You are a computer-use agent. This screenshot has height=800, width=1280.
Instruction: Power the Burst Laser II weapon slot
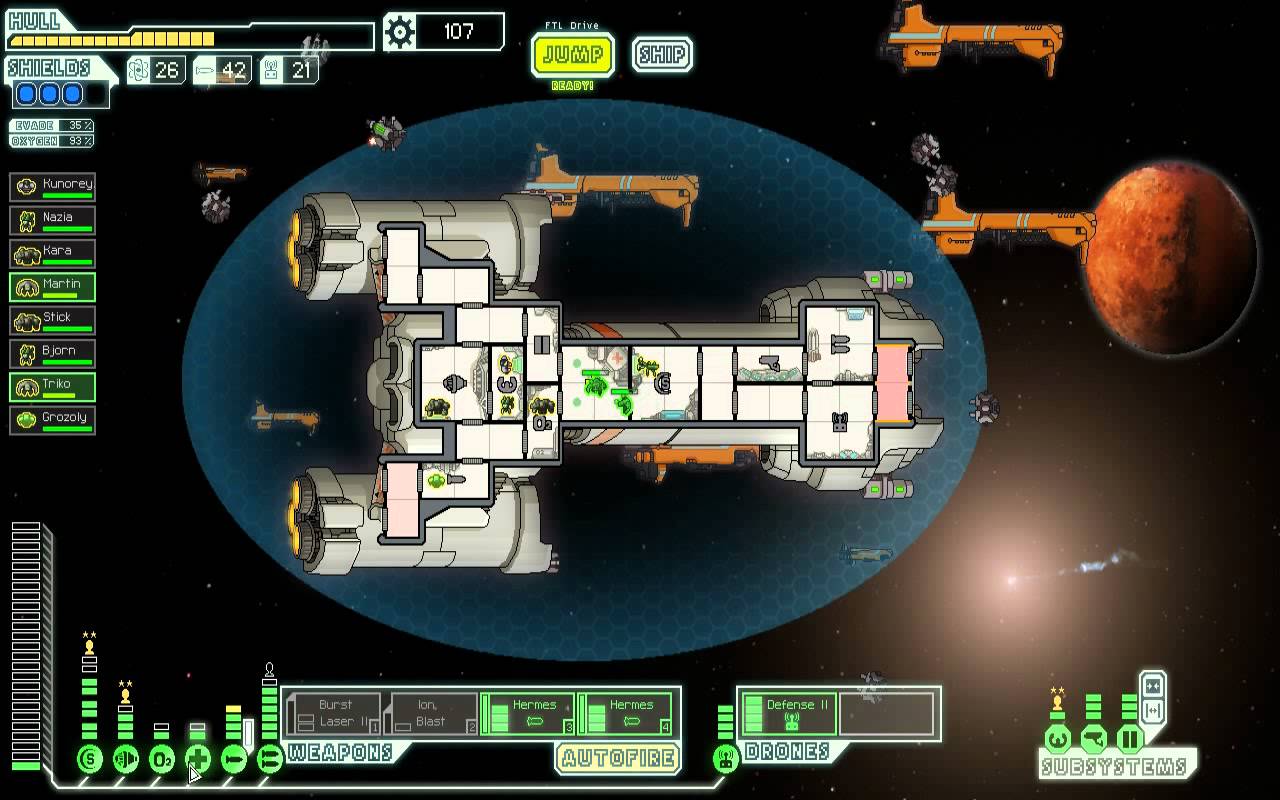pos(335,713)
